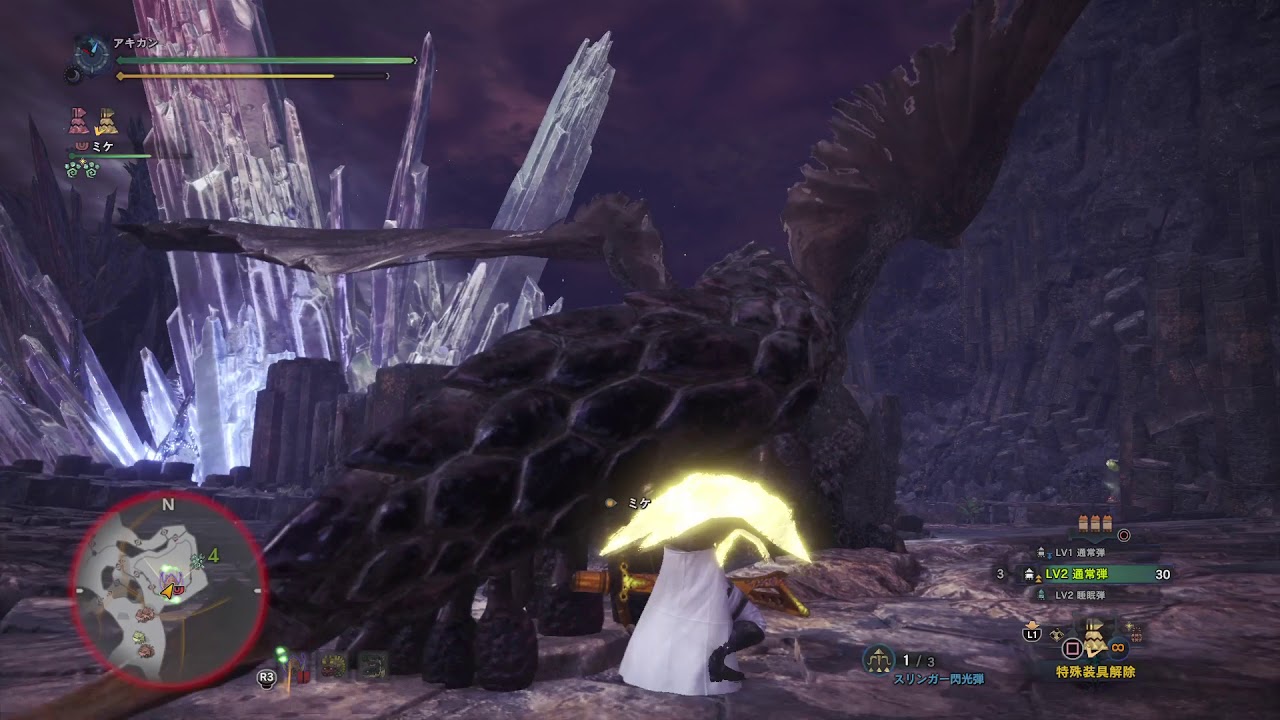The image size is (1280, 720).
Task: Select the second tracked monster icon
Action: tap(335, 666)
